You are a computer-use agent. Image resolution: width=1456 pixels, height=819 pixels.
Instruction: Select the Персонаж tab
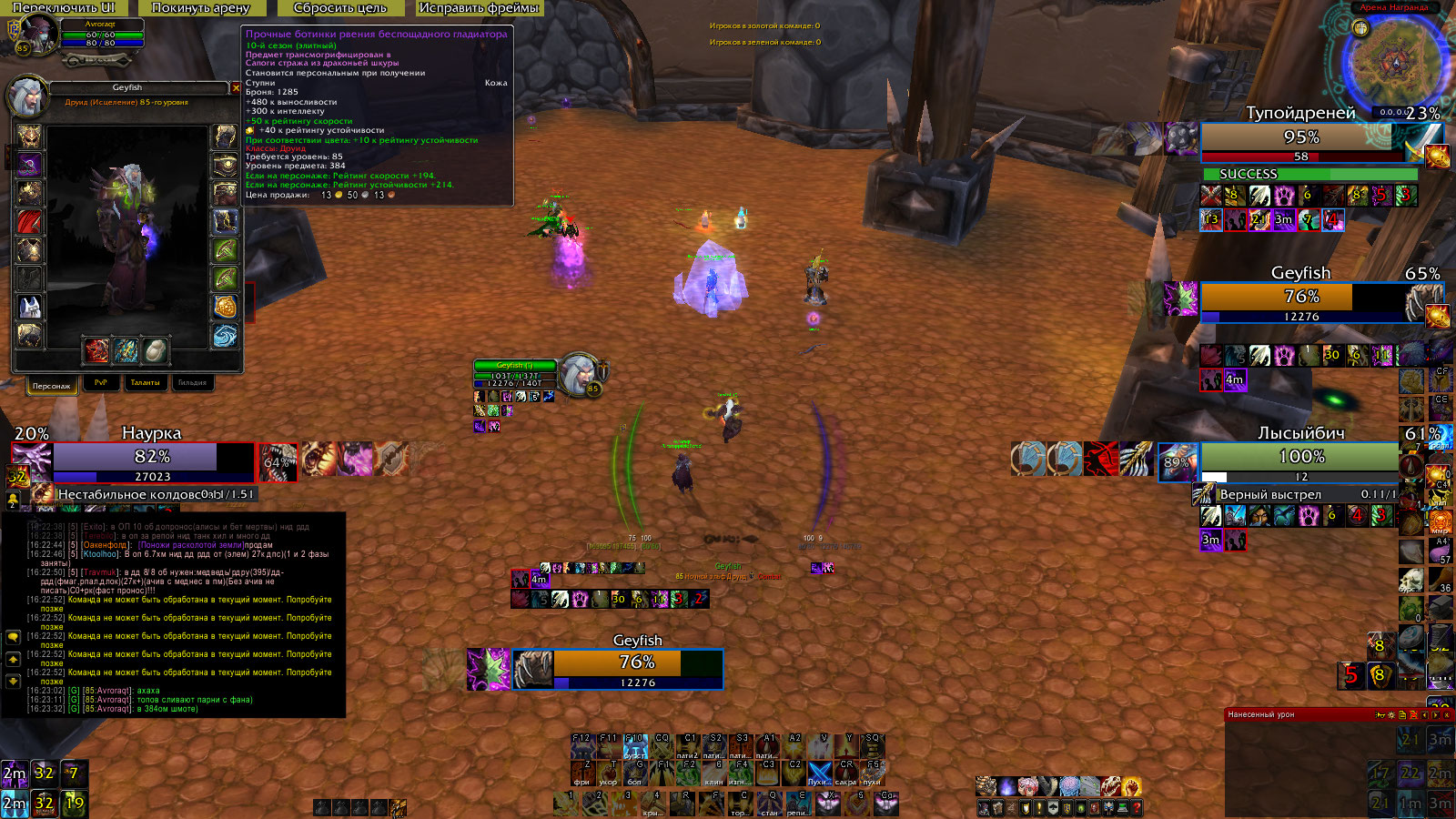click(x=51, y=386)
